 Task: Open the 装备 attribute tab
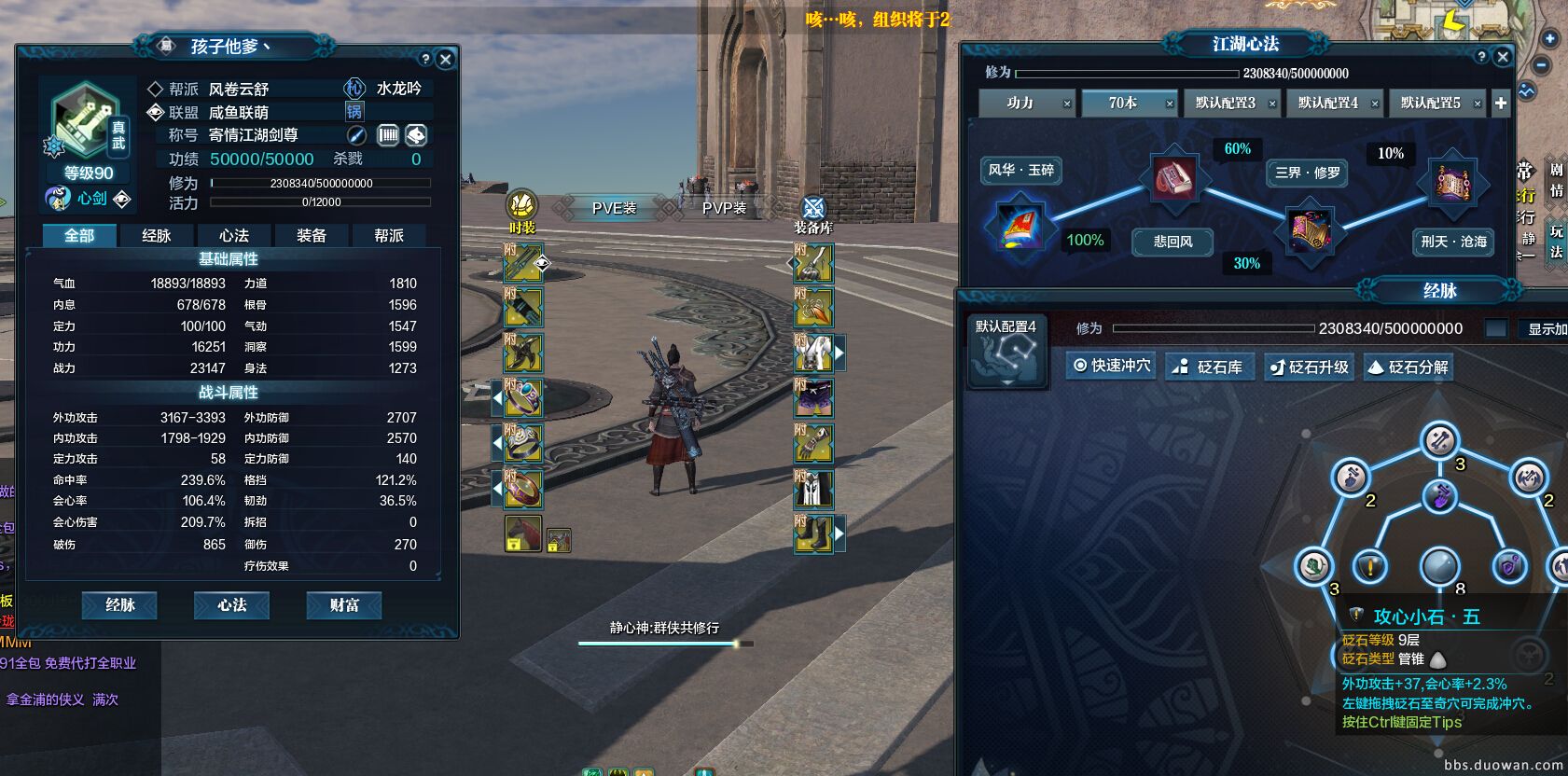(312, 235)
